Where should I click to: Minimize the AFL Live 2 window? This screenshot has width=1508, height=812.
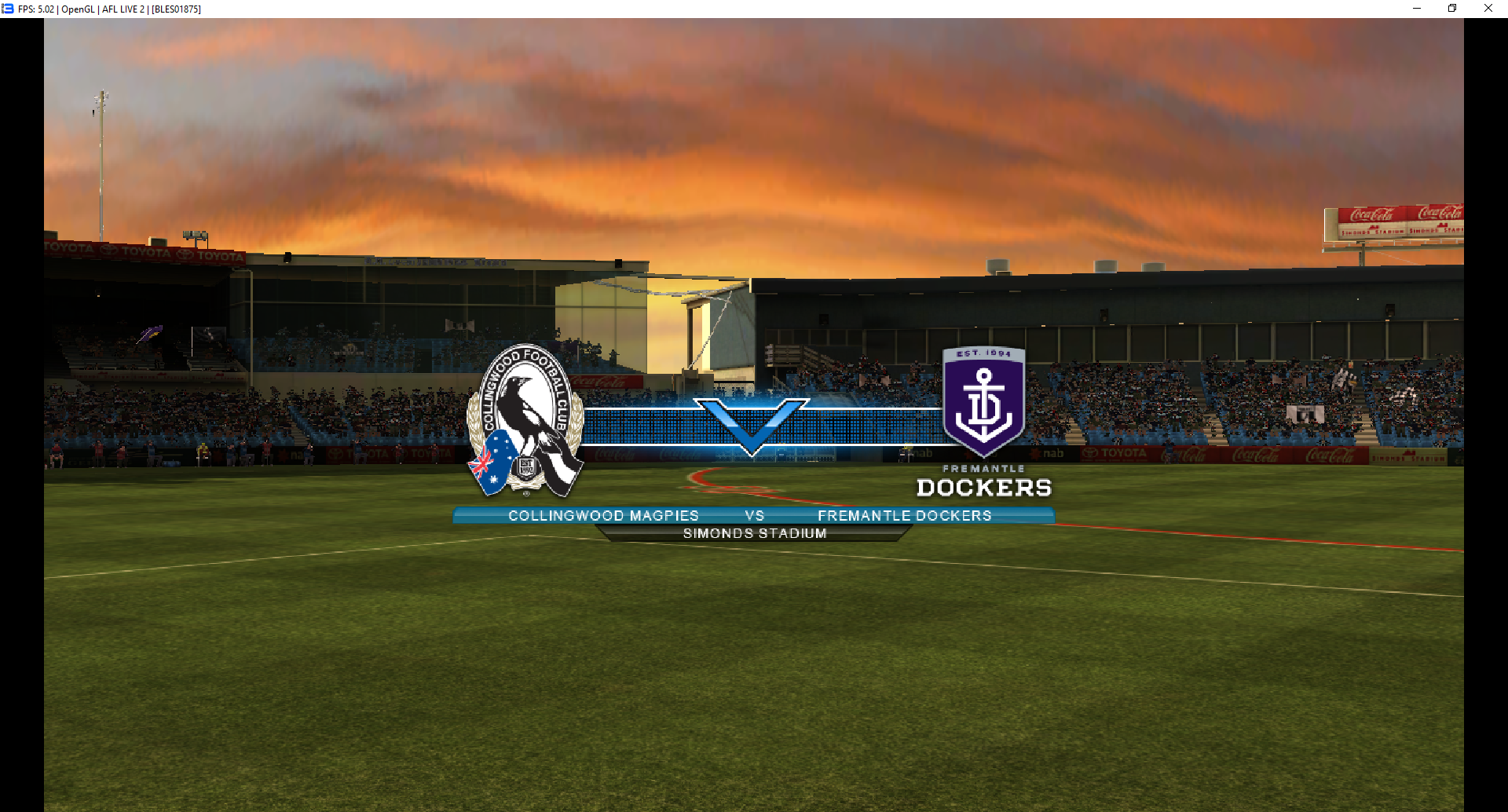click(1417, 9)
